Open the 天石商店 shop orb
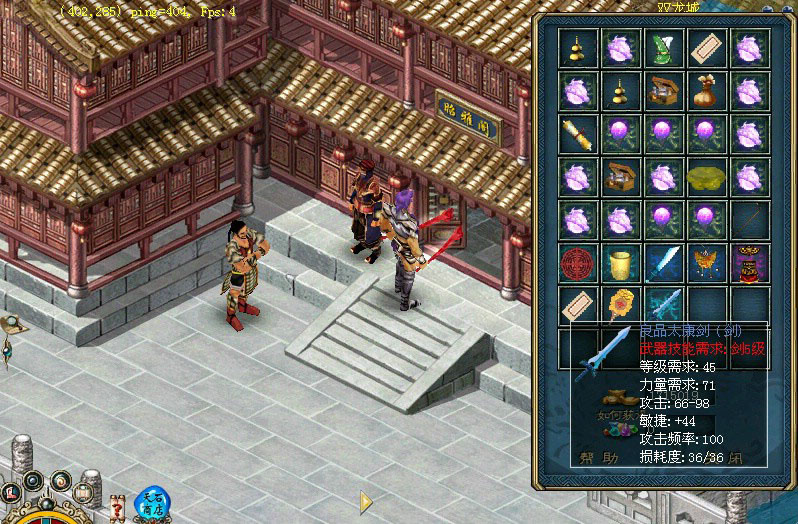 click(150, 504)
